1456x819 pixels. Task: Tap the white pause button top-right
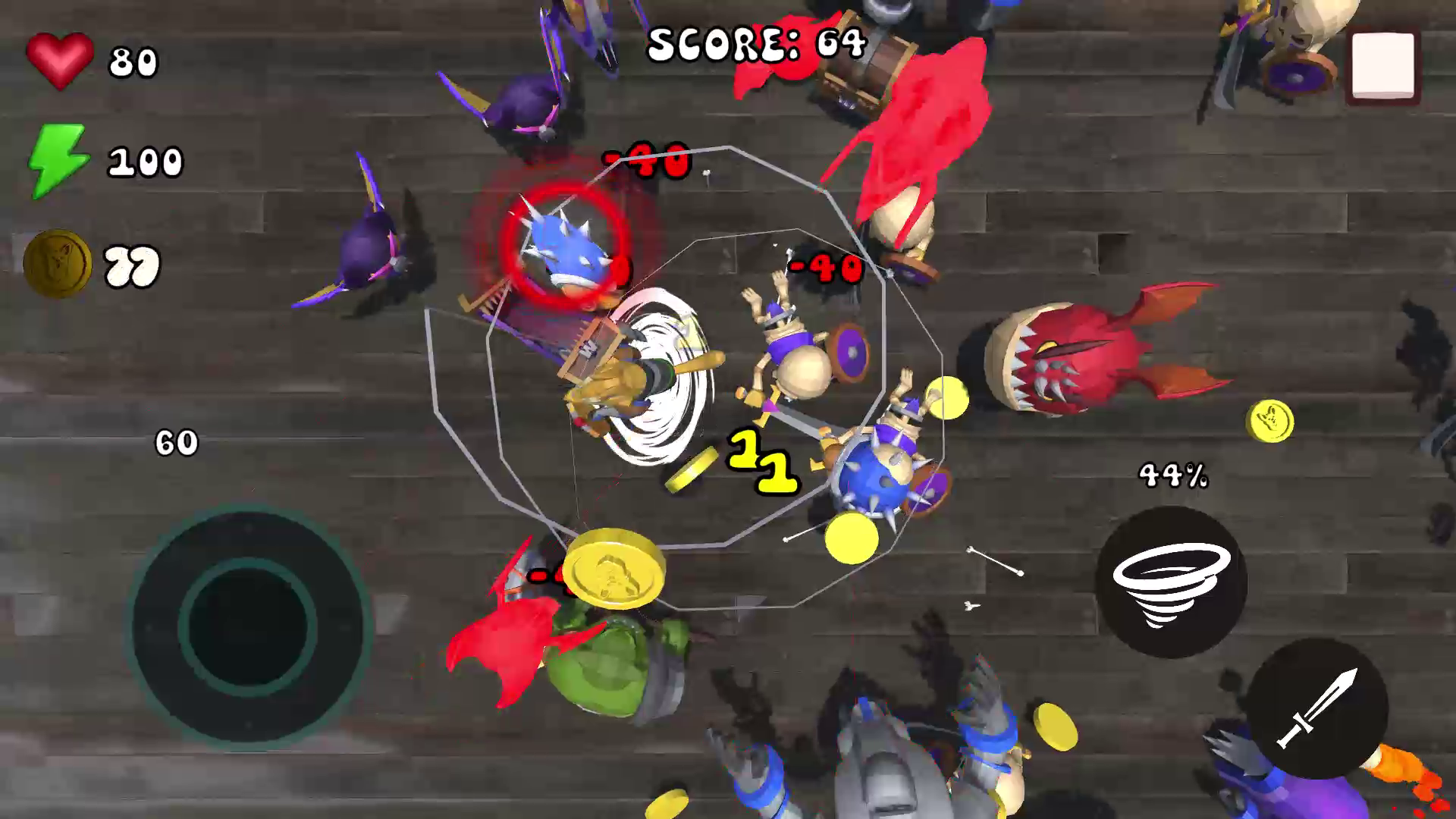pos(1382,64)
